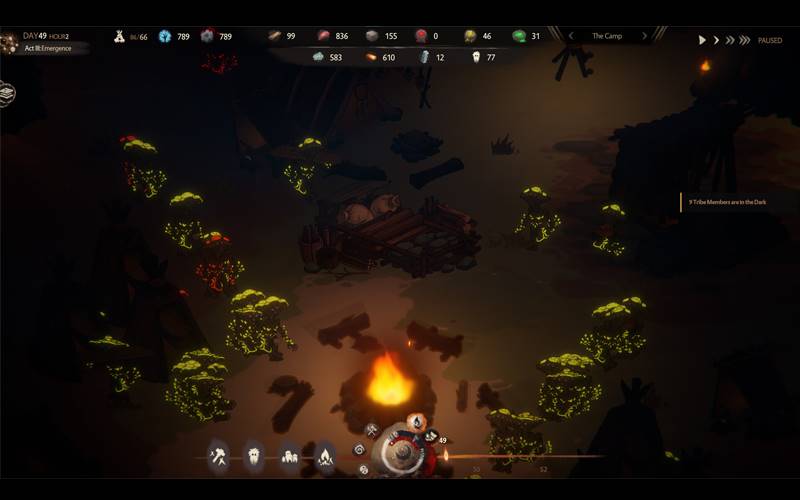Image resolution: width=800 pixels, height=500 pixels.
Task: Resume game at normal play speed
Action: pos(702,40)
